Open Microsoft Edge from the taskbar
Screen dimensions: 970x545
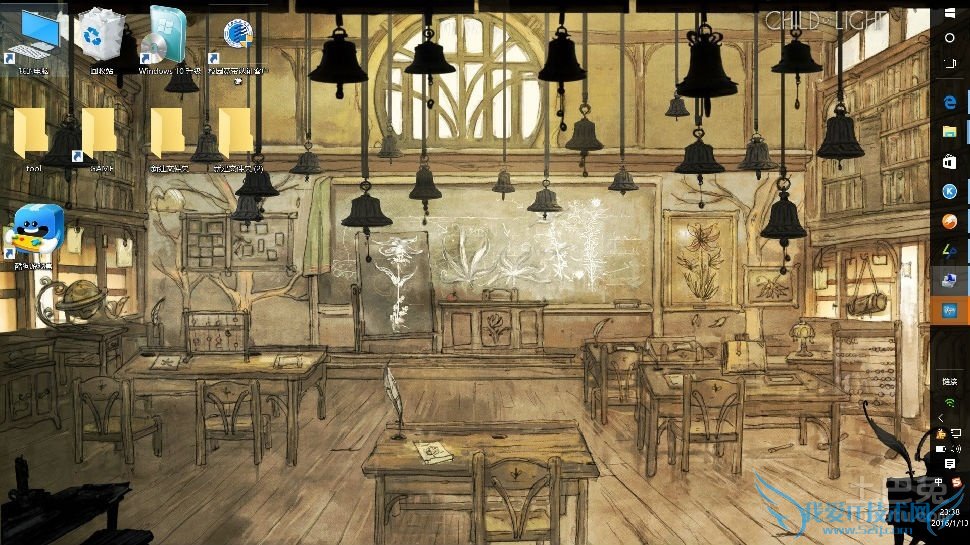point(950,101)
